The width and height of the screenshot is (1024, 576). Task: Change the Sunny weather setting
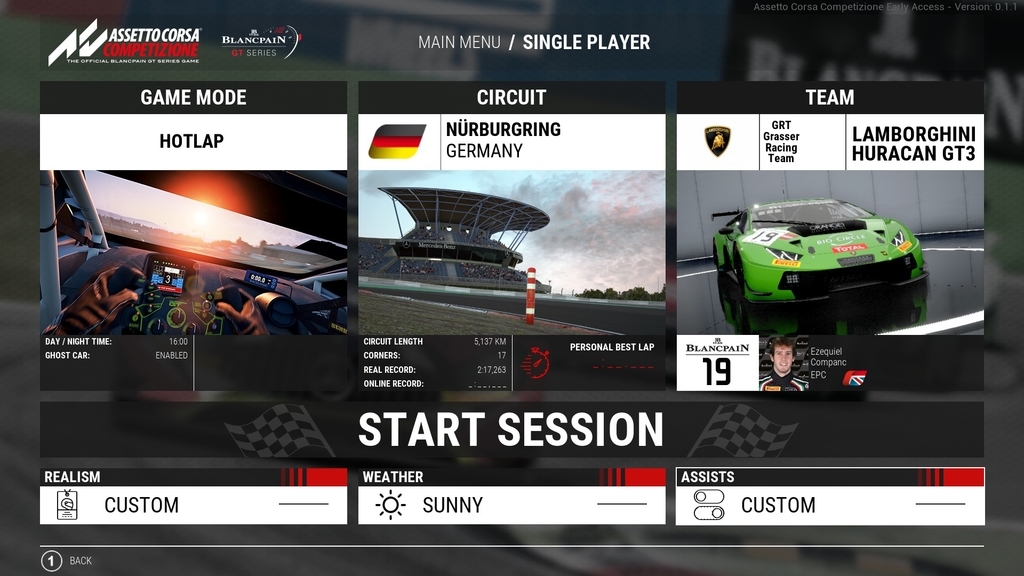[511, 505]
